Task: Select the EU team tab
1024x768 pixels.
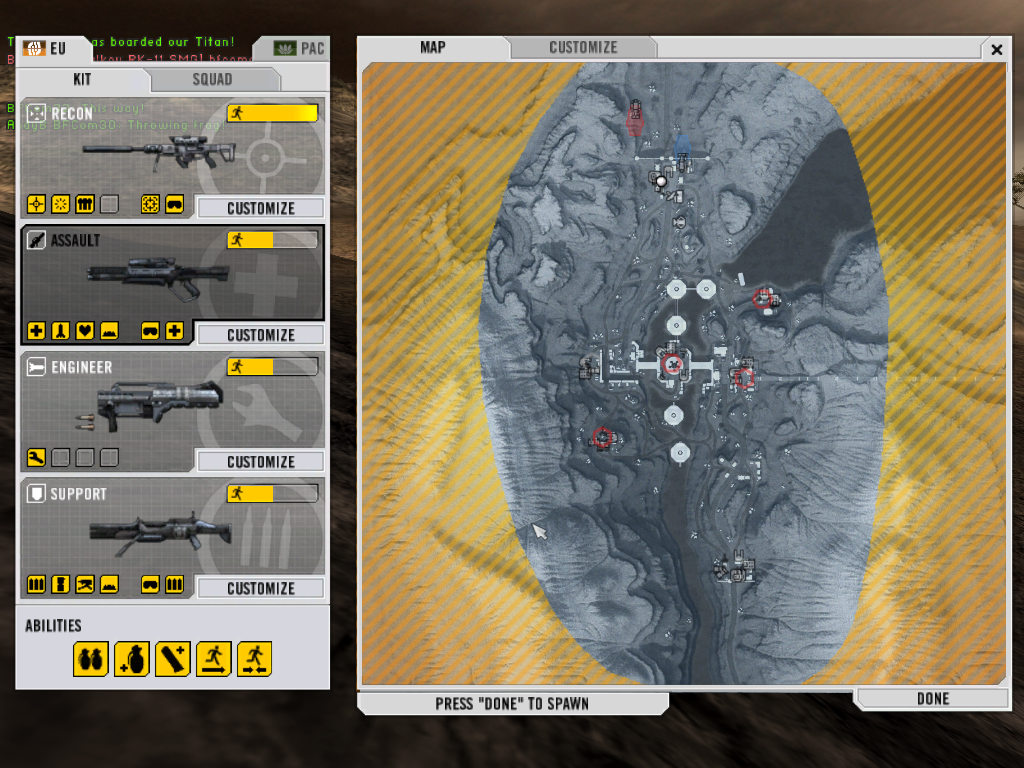Action: (45, 48)
